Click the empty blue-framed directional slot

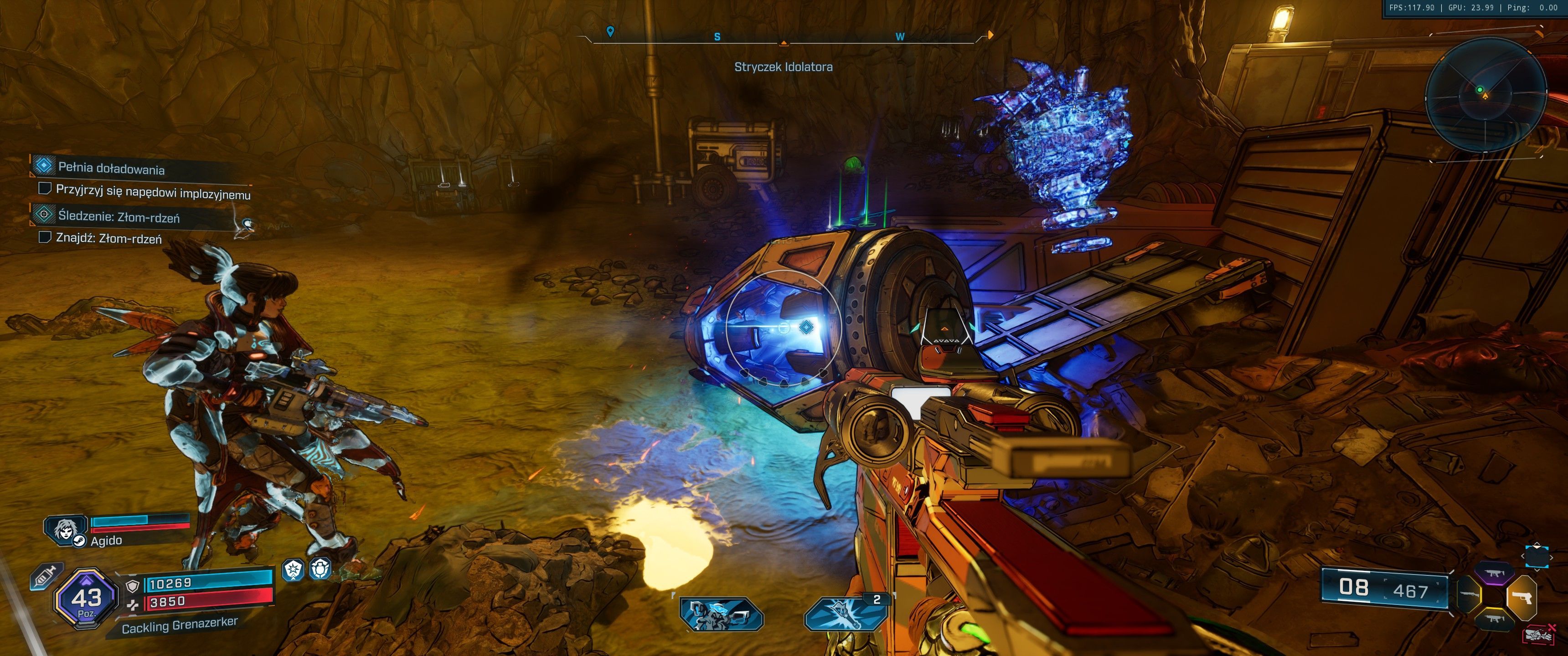point(1537,557)
